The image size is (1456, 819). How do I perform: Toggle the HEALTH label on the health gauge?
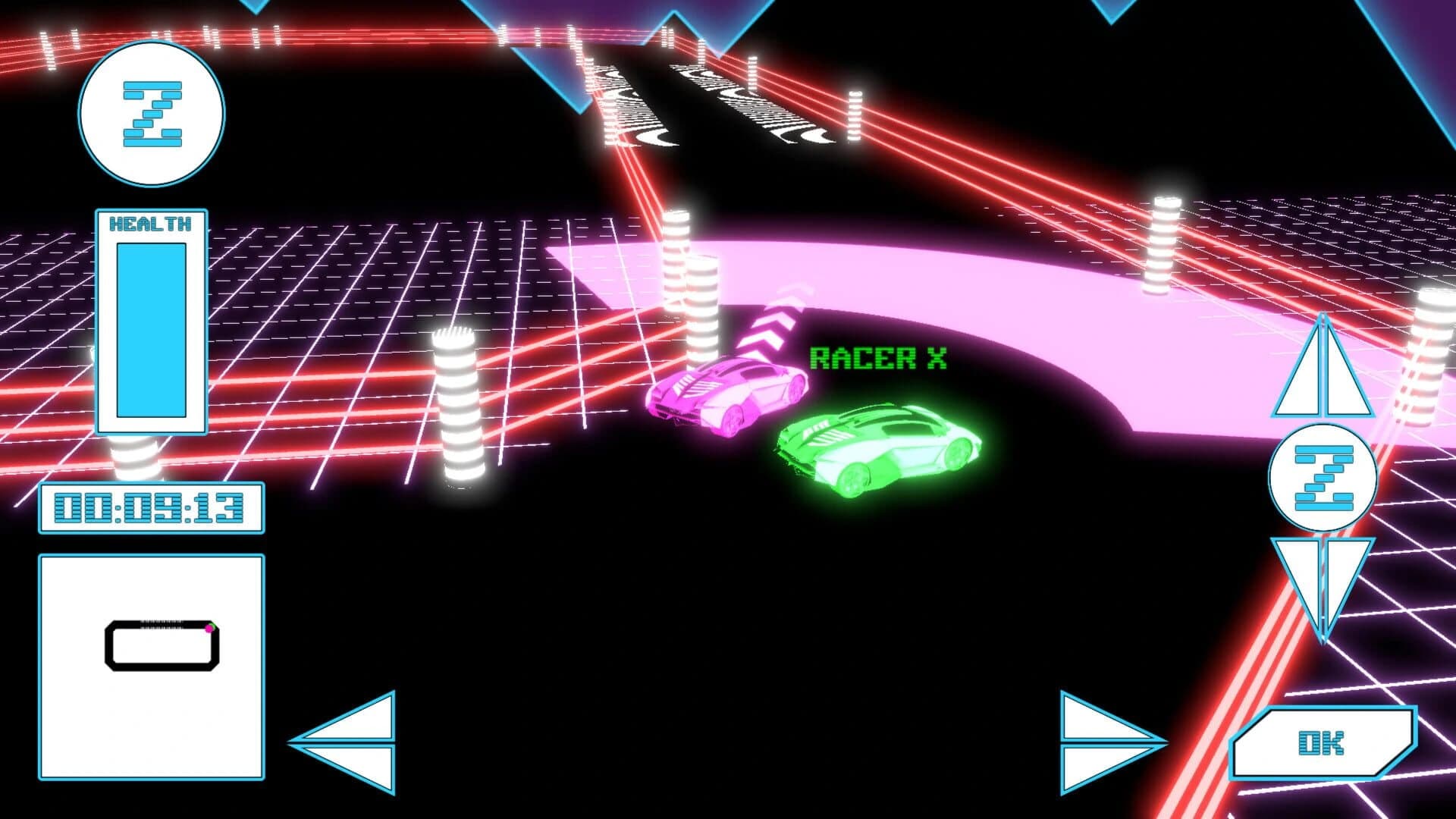150,221
